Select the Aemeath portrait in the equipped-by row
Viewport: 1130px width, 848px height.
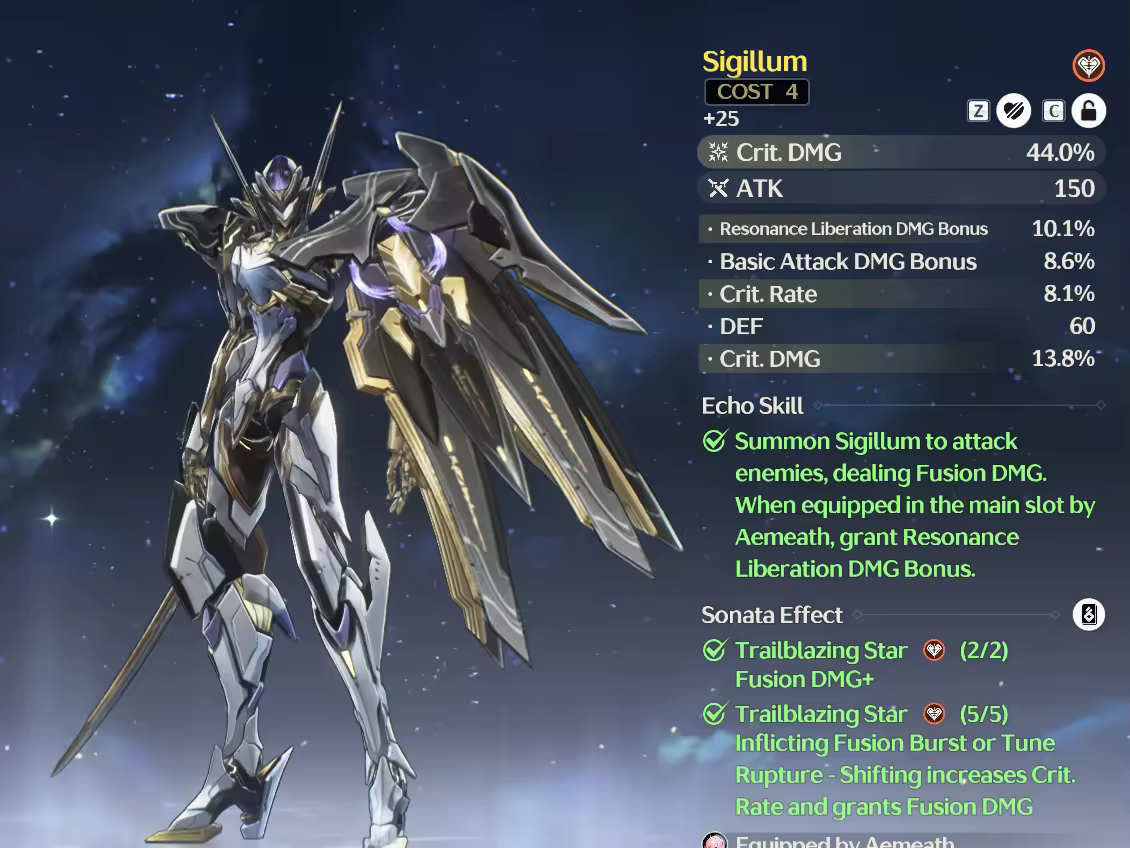pos(715,841)
